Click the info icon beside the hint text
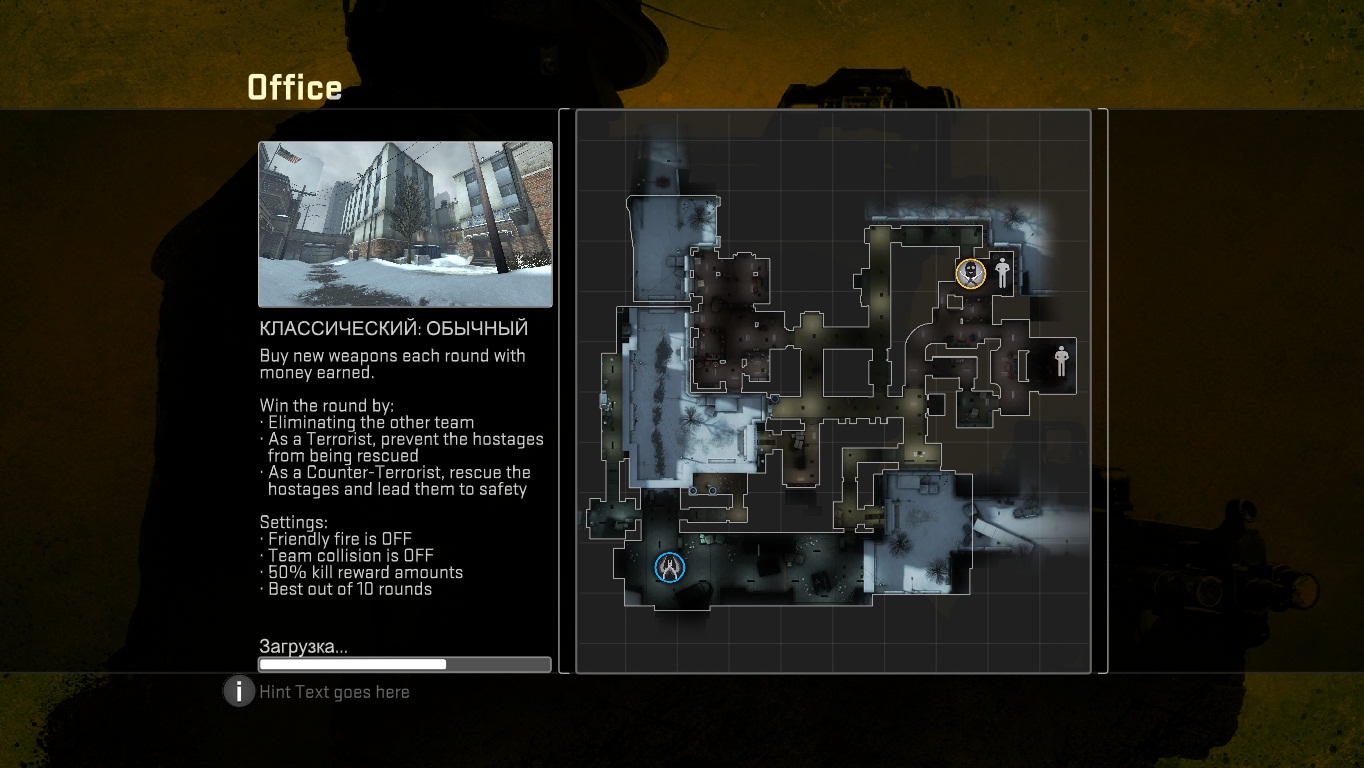Screen dimensions: 1364x768 coord(239,691)
